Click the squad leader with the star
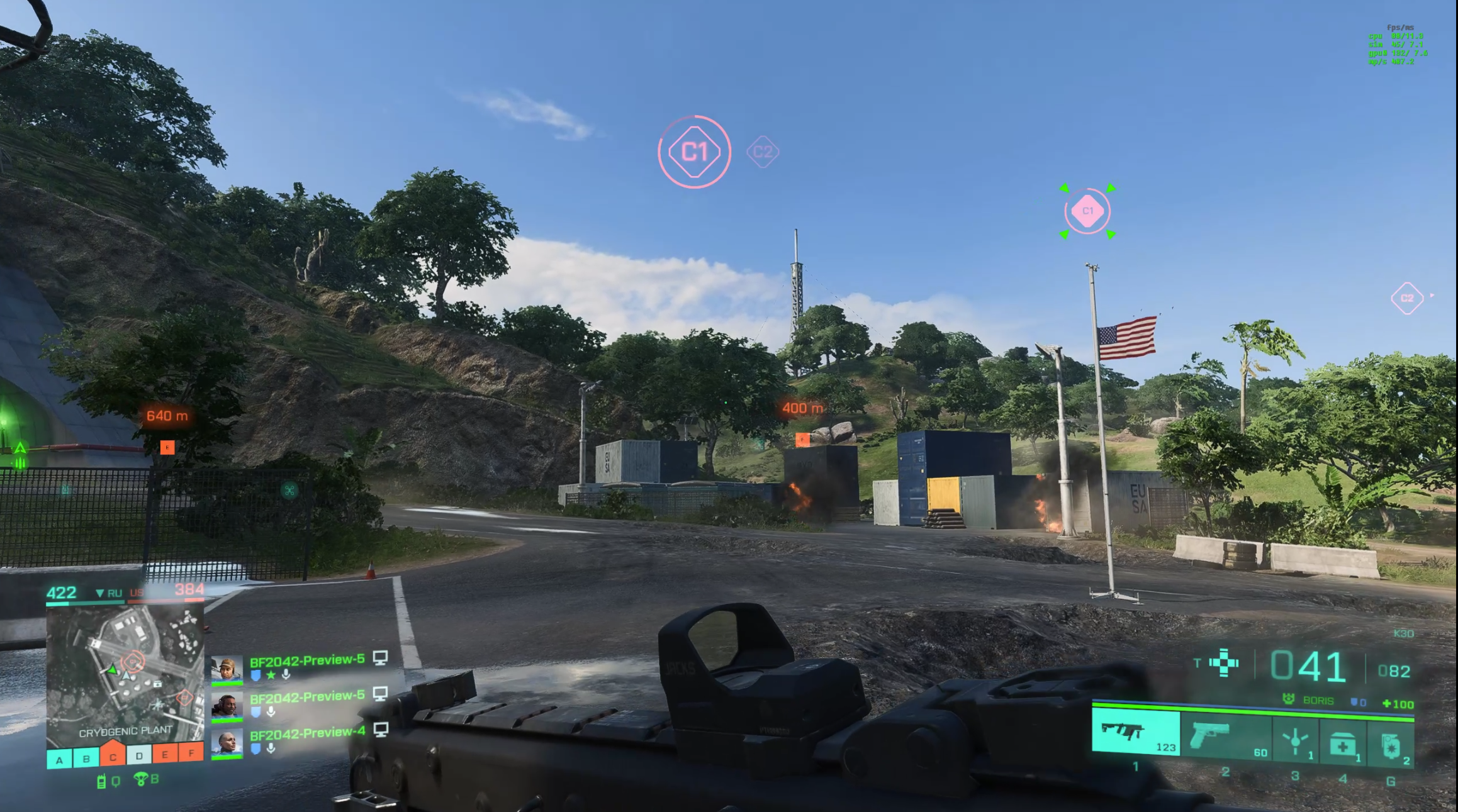Screen dimensions: 1458x812 (x=306, y=660)
